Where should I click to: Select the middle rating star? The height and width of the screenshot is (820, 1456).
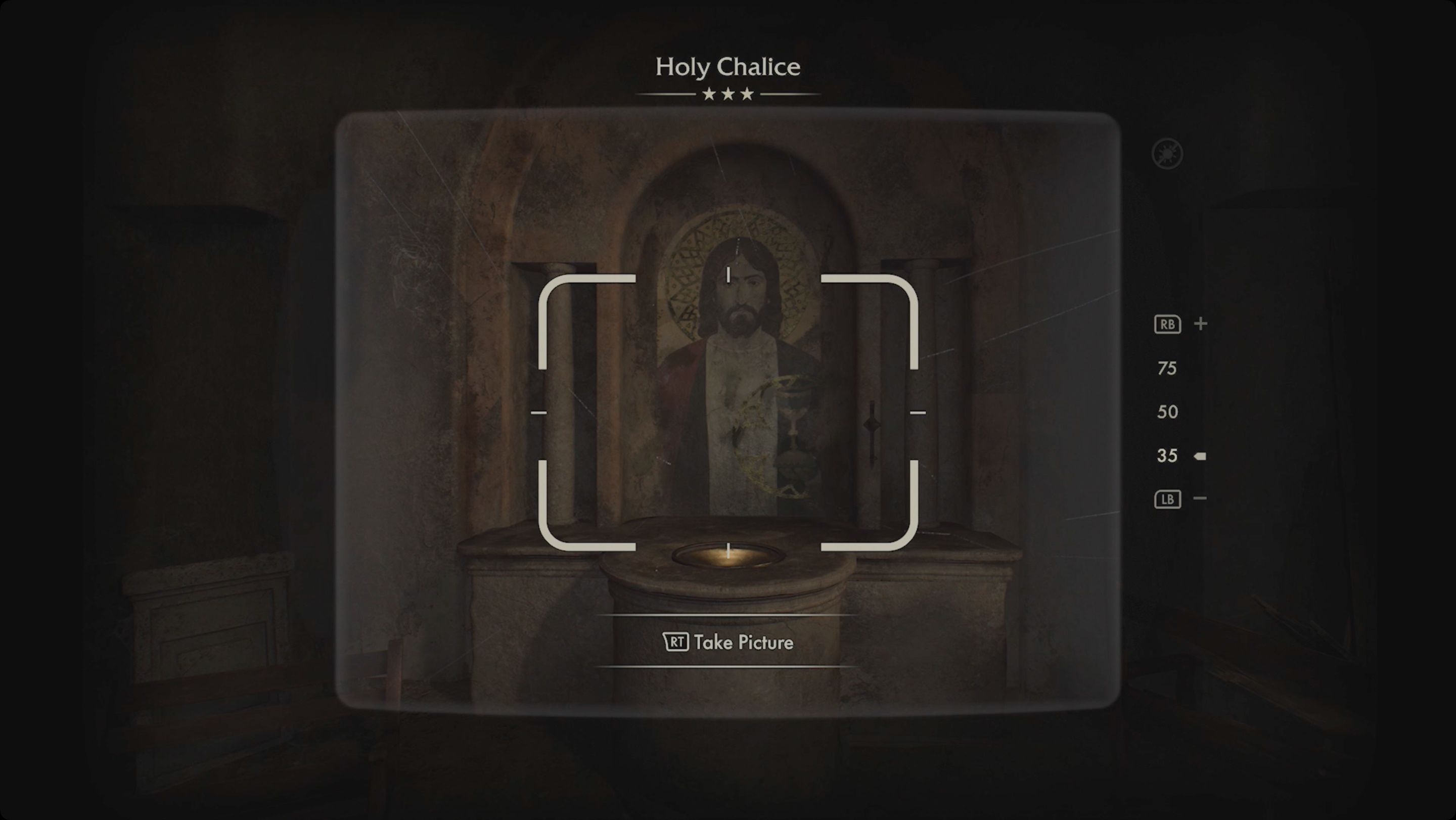click(728, 93)
